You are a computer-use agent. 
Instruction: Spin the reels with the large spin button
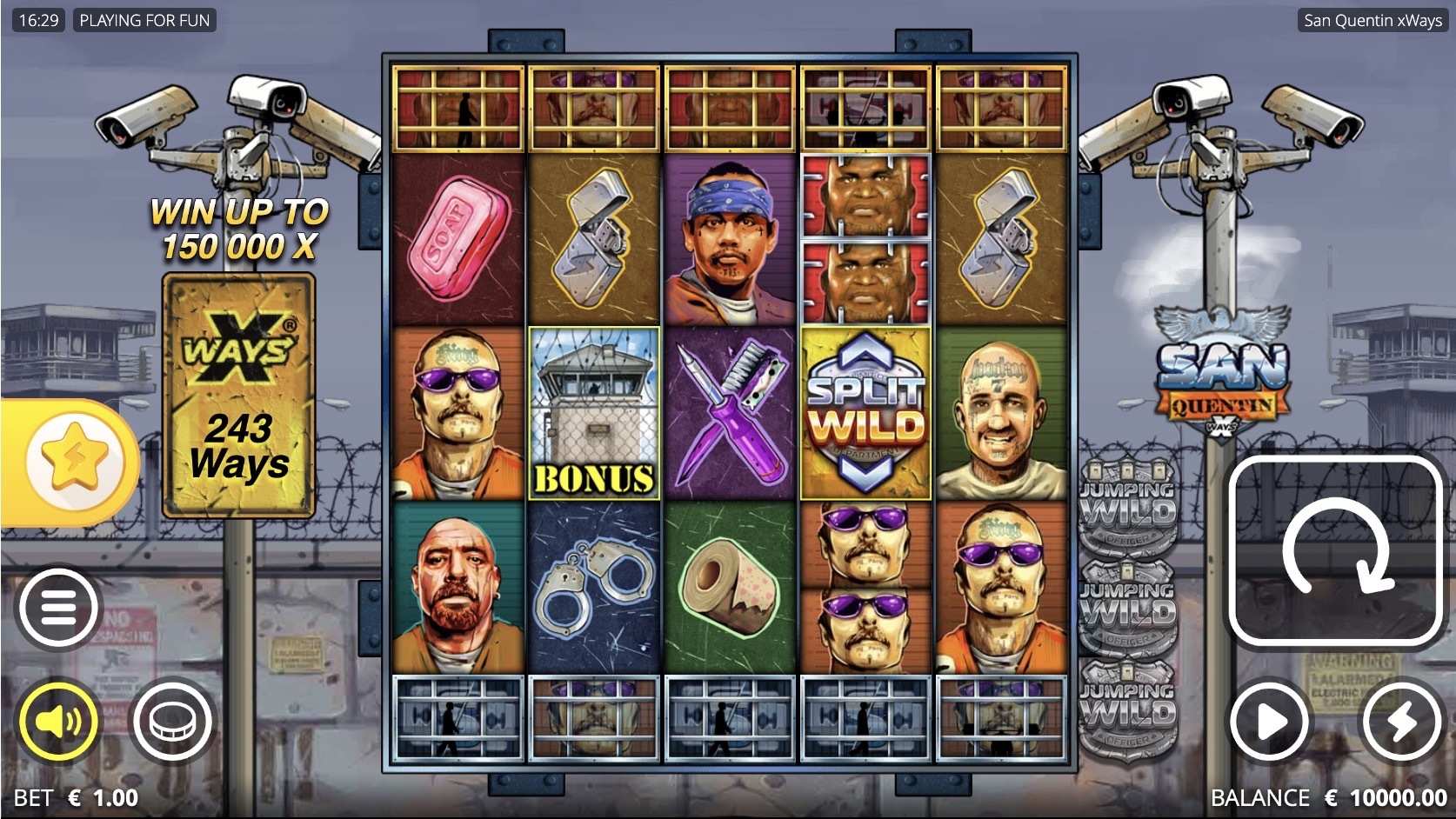point(1335,551)
